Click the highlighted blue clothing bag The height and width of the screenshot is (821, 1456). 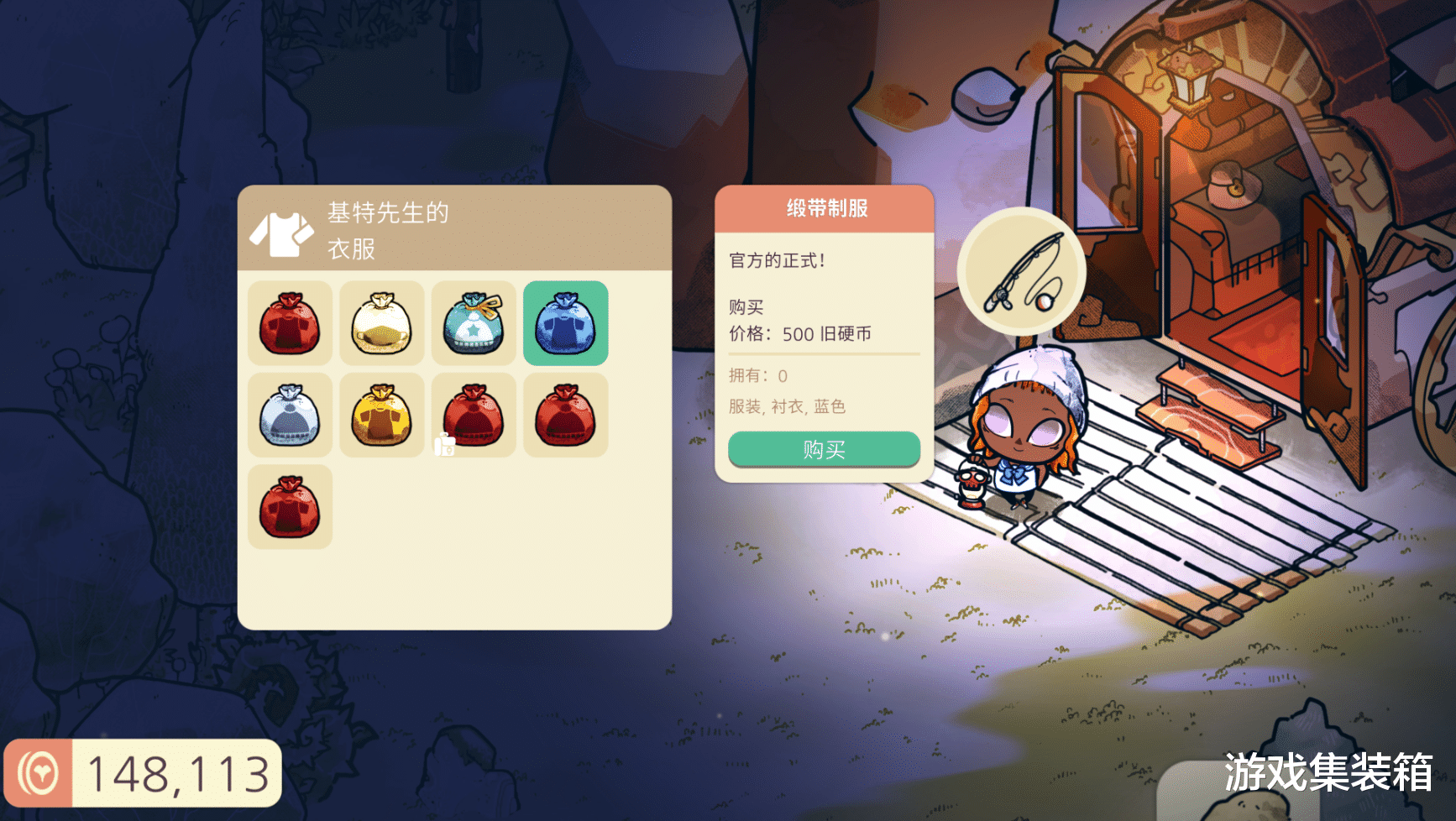click(566, 326)
